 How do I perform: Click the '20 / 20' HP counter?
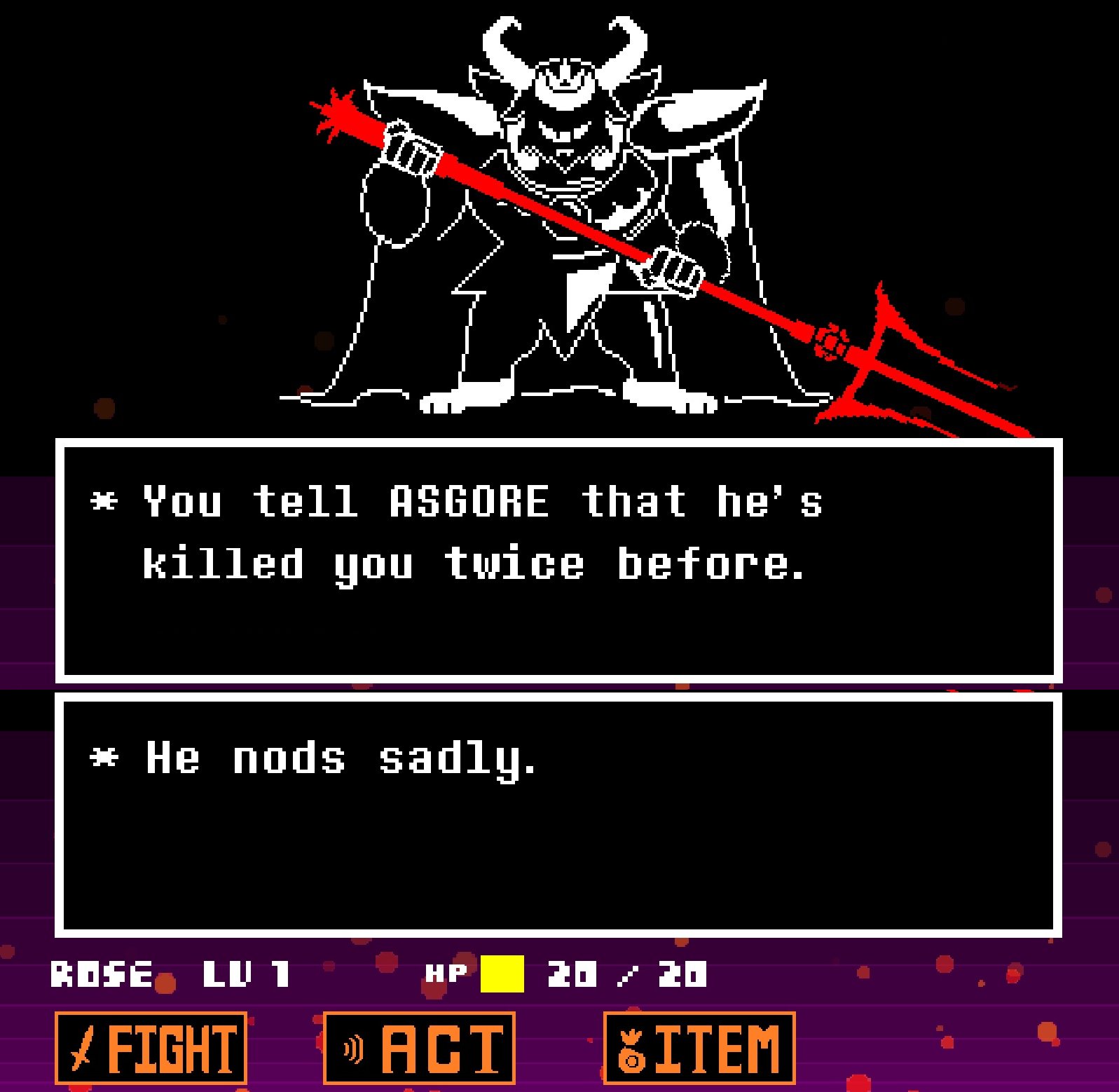[627, 974]
